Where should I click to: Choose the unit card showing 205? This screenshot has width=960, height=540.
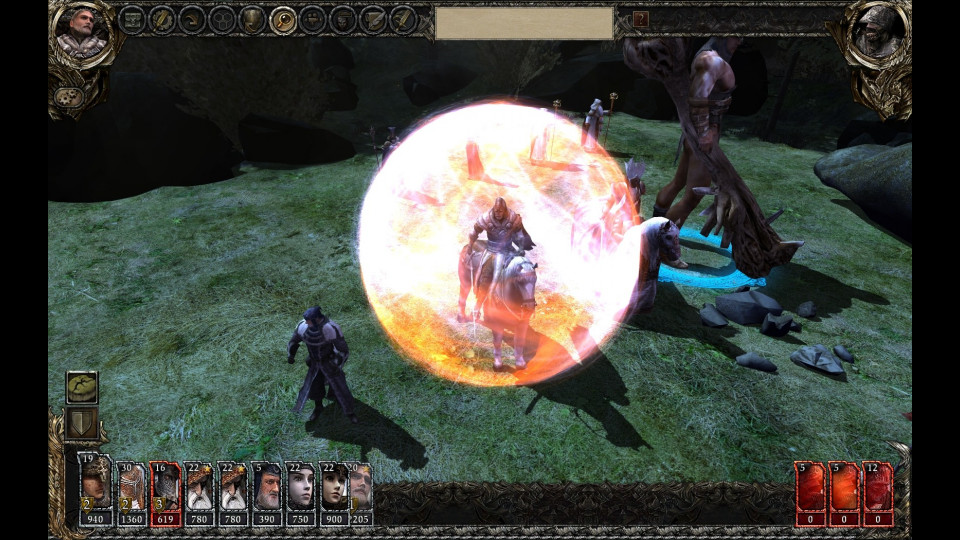click(x=360, y=491)
